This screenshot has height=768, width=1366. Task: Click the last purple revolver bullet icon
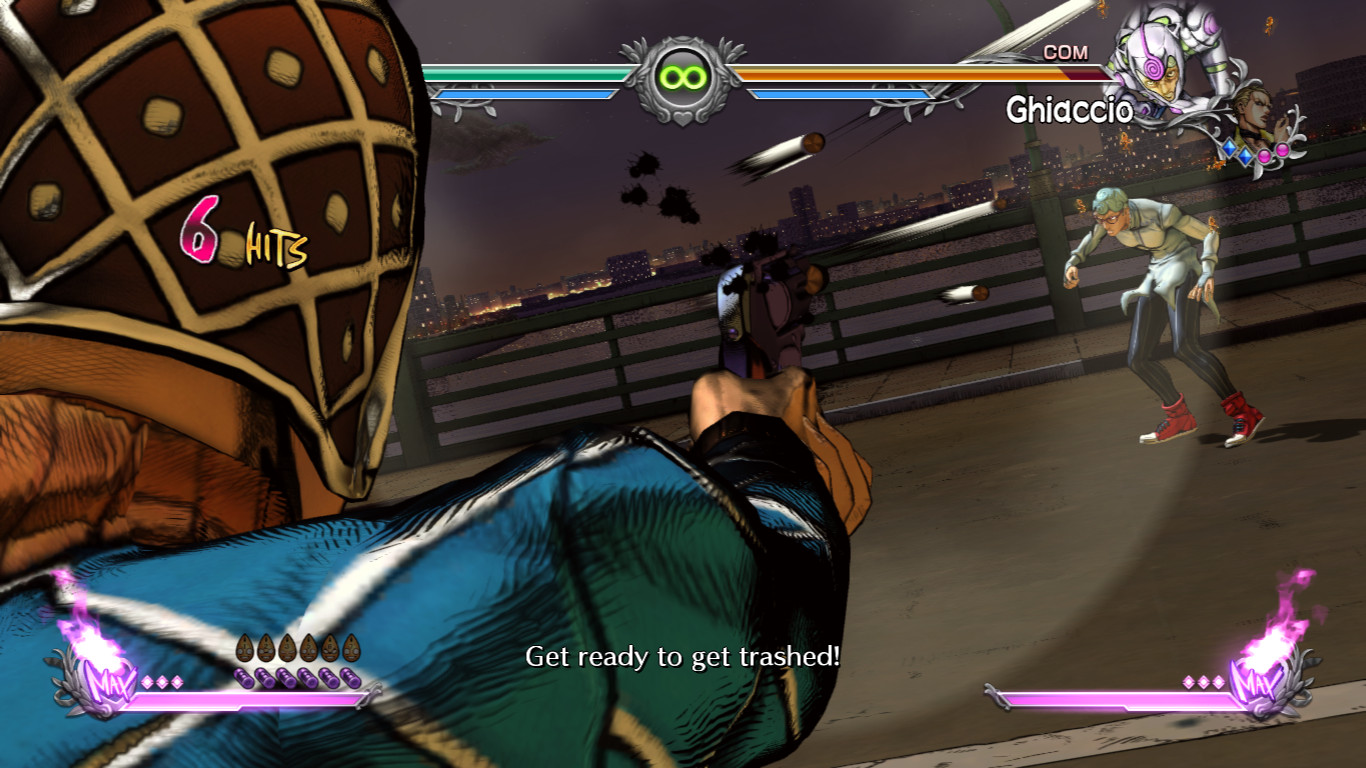coord(350,679)
